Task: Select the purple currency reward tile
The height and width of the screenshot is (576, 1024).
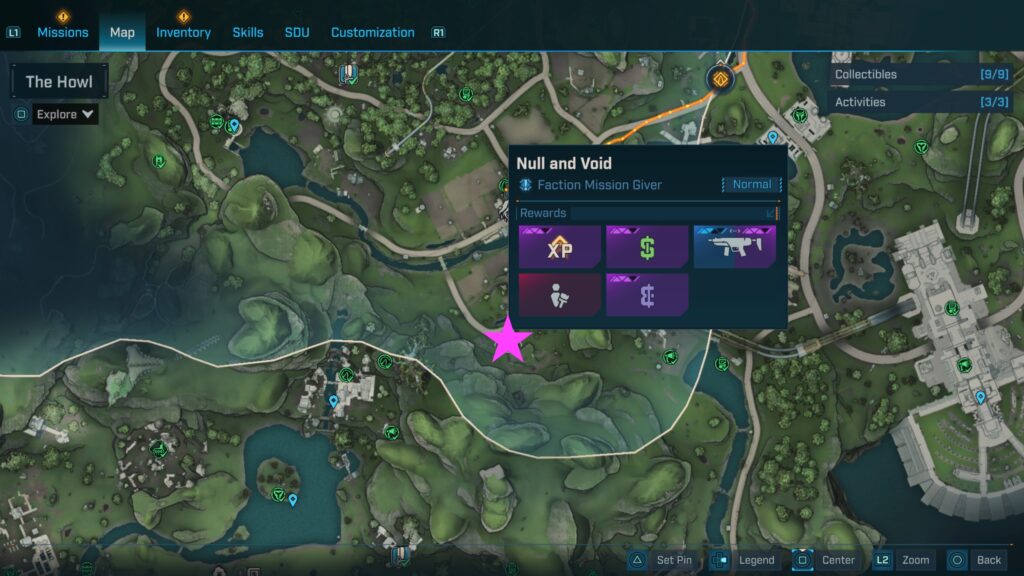Action: click(x=647, y=295)
